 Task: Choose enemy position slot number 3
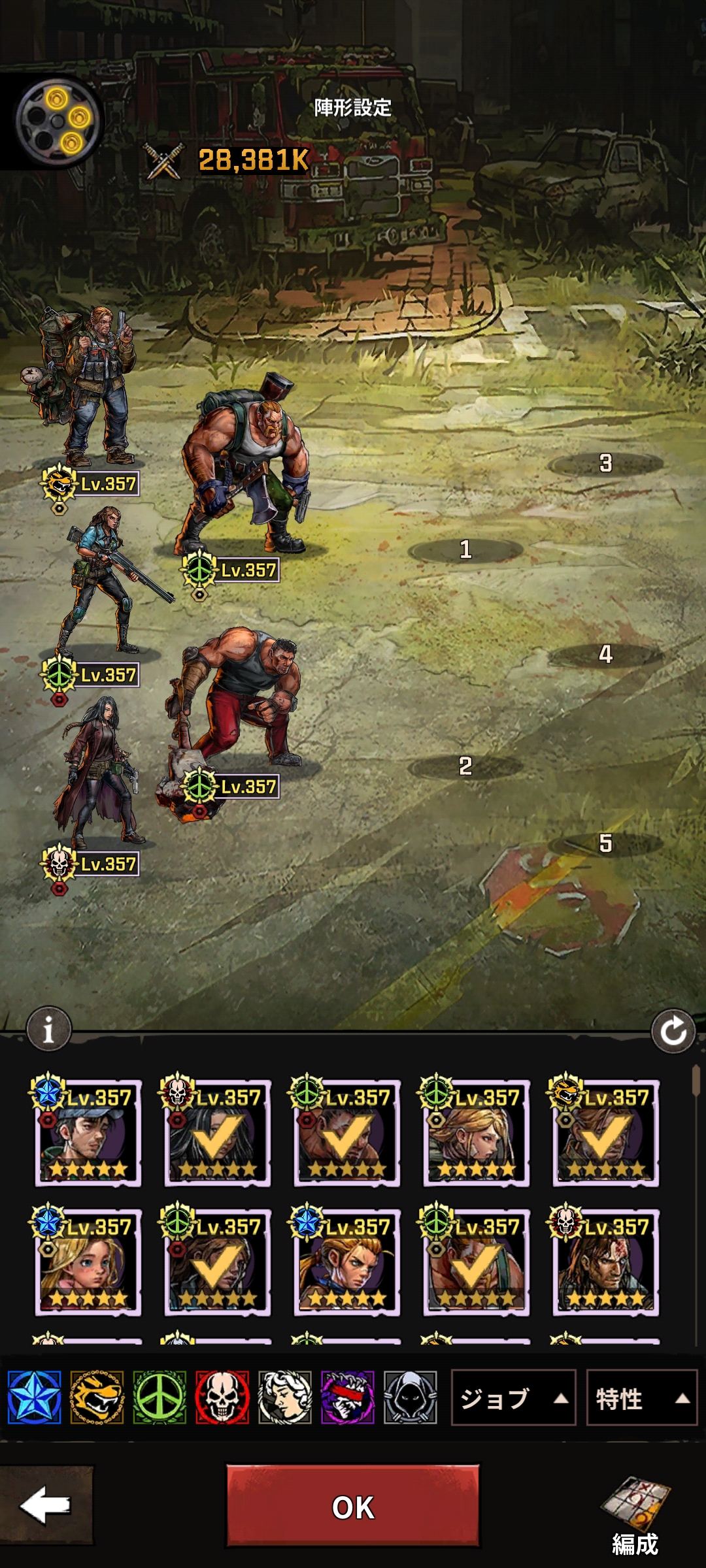pyautogui.click(x=605, y=464)
